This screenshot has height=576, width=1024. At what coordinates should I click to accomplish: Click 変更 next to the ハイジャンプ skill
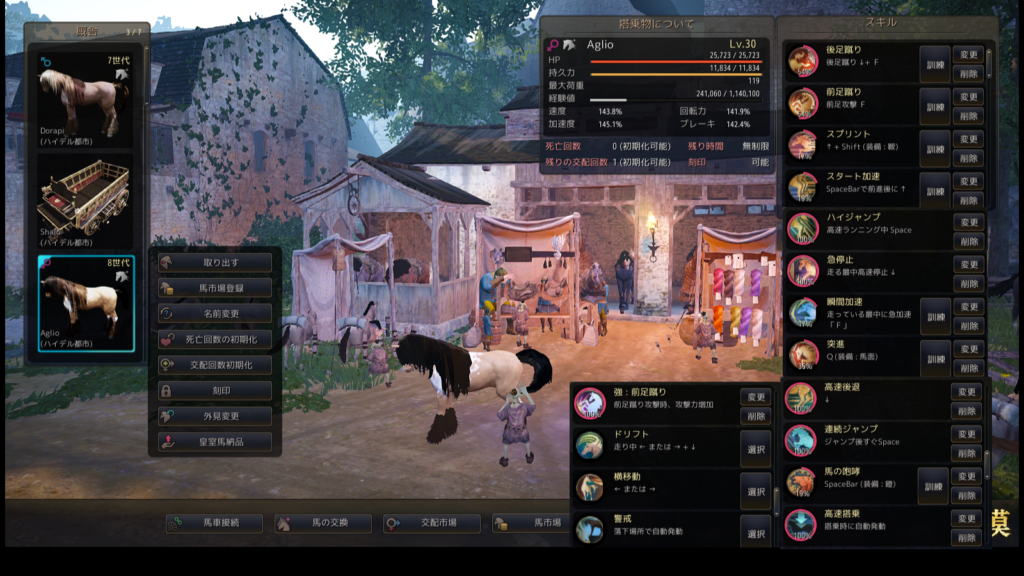[x=968, y=222]
